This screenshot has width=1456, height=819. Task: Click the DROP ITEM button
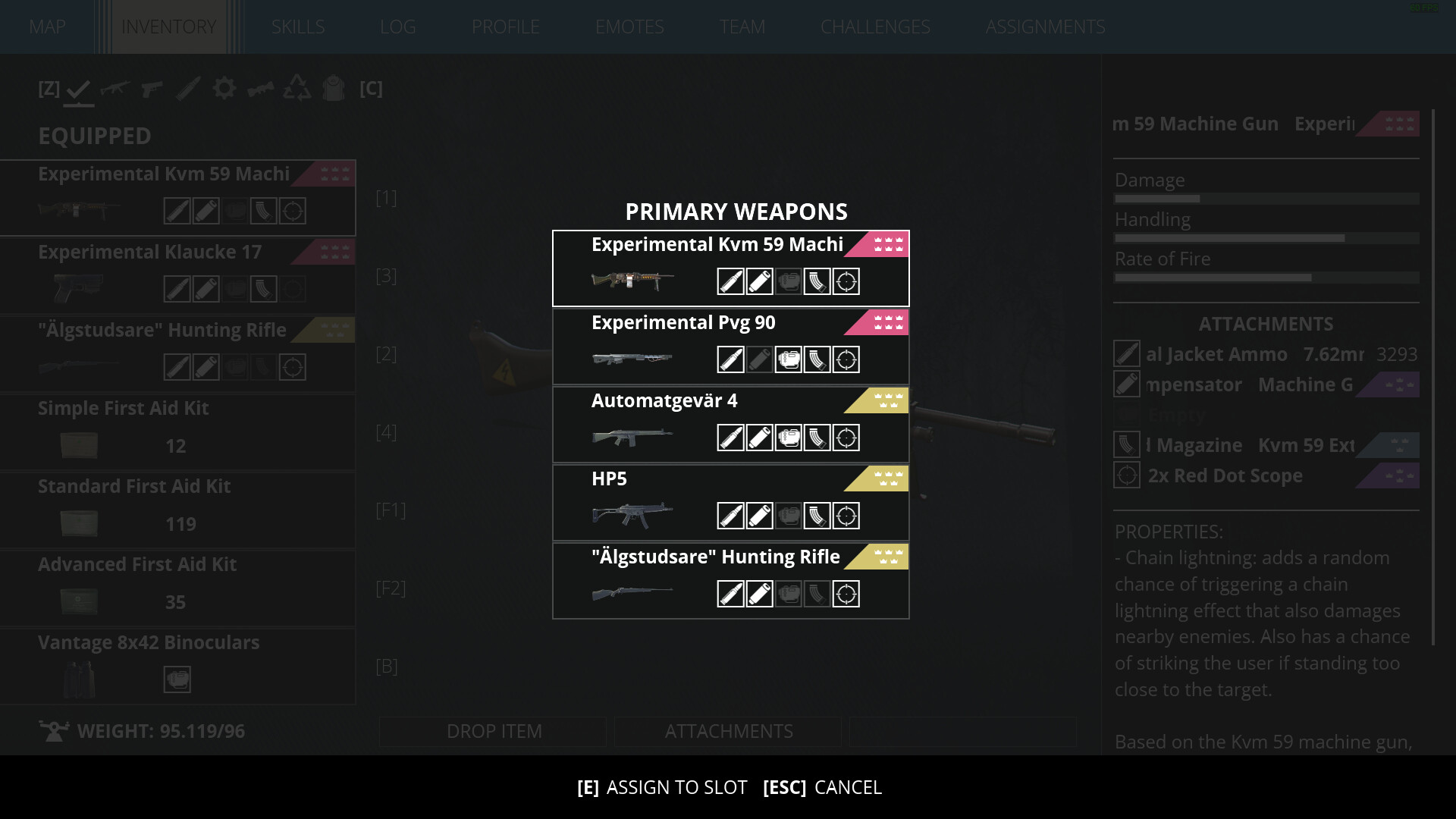click(x=493, y=731)
